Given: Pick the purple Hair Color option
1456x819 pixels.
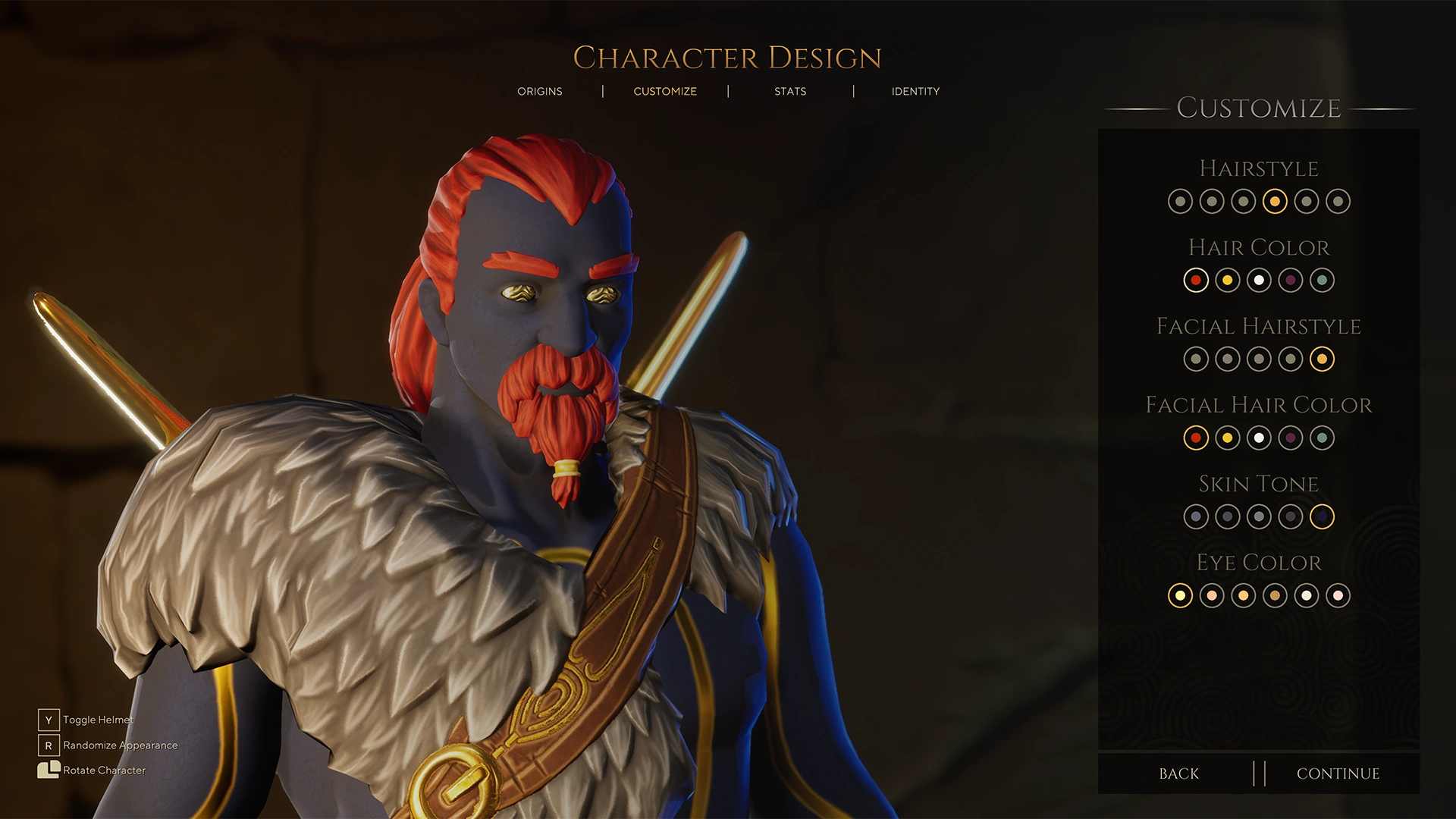Looking at the screenshot, I should pos(1290,280).
